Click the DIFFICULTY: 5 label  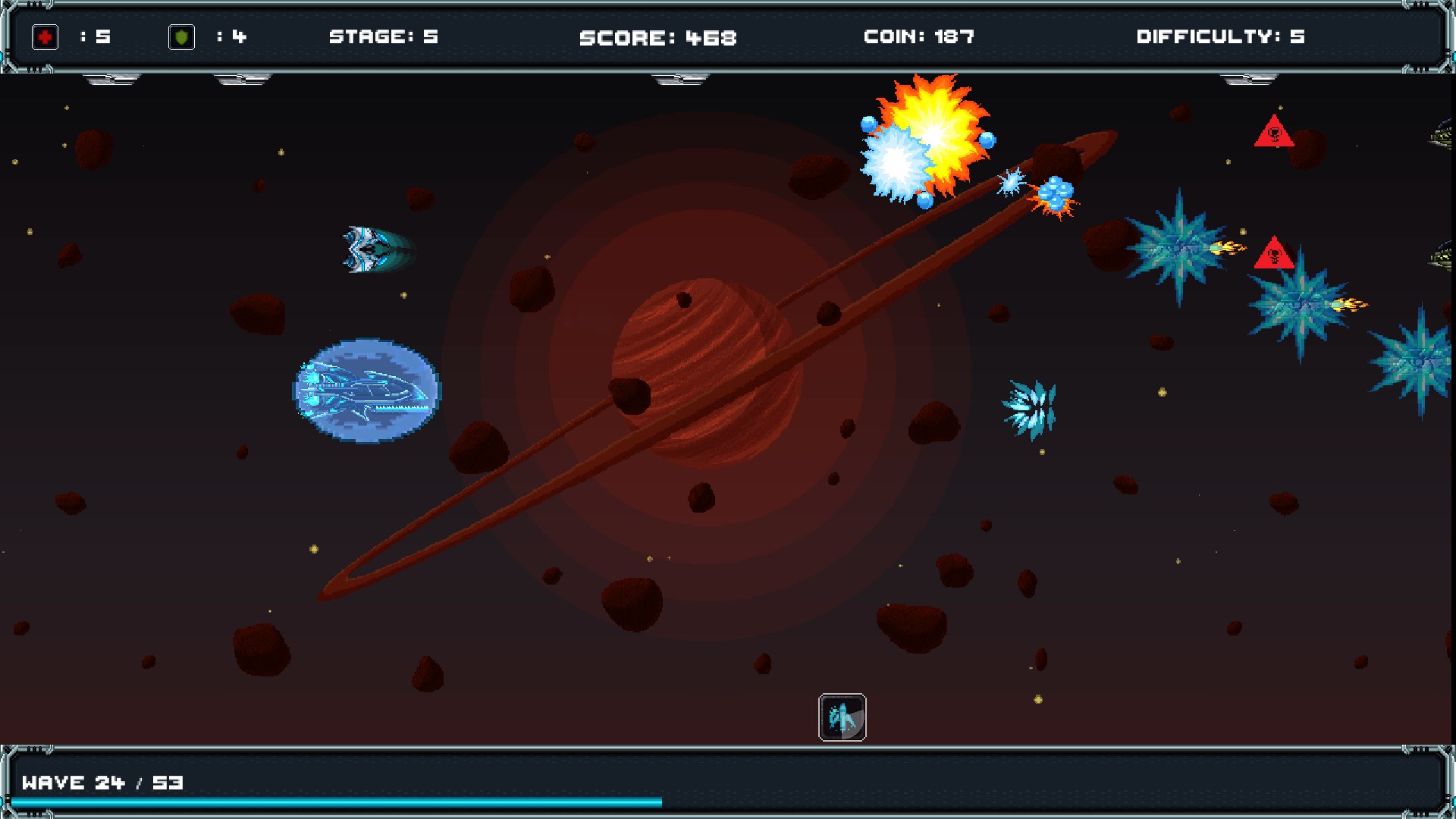[1219, 36]
